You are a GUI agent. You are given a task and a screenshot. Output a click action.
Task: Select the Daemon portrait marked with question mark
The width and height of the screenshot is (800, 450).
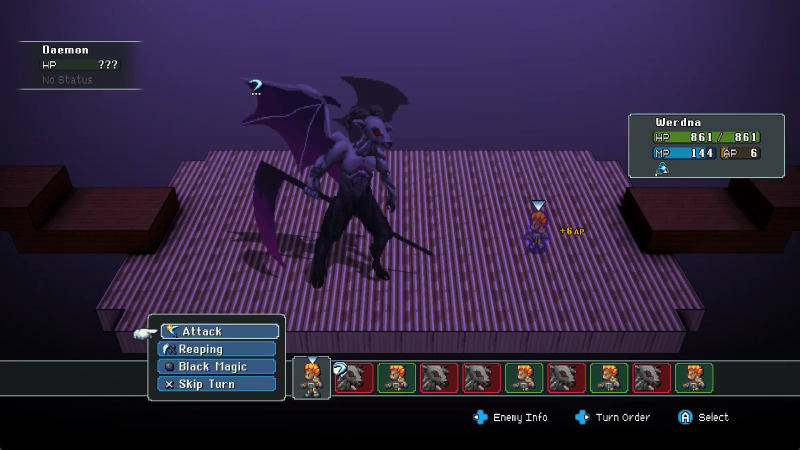(x=354, y=378)
